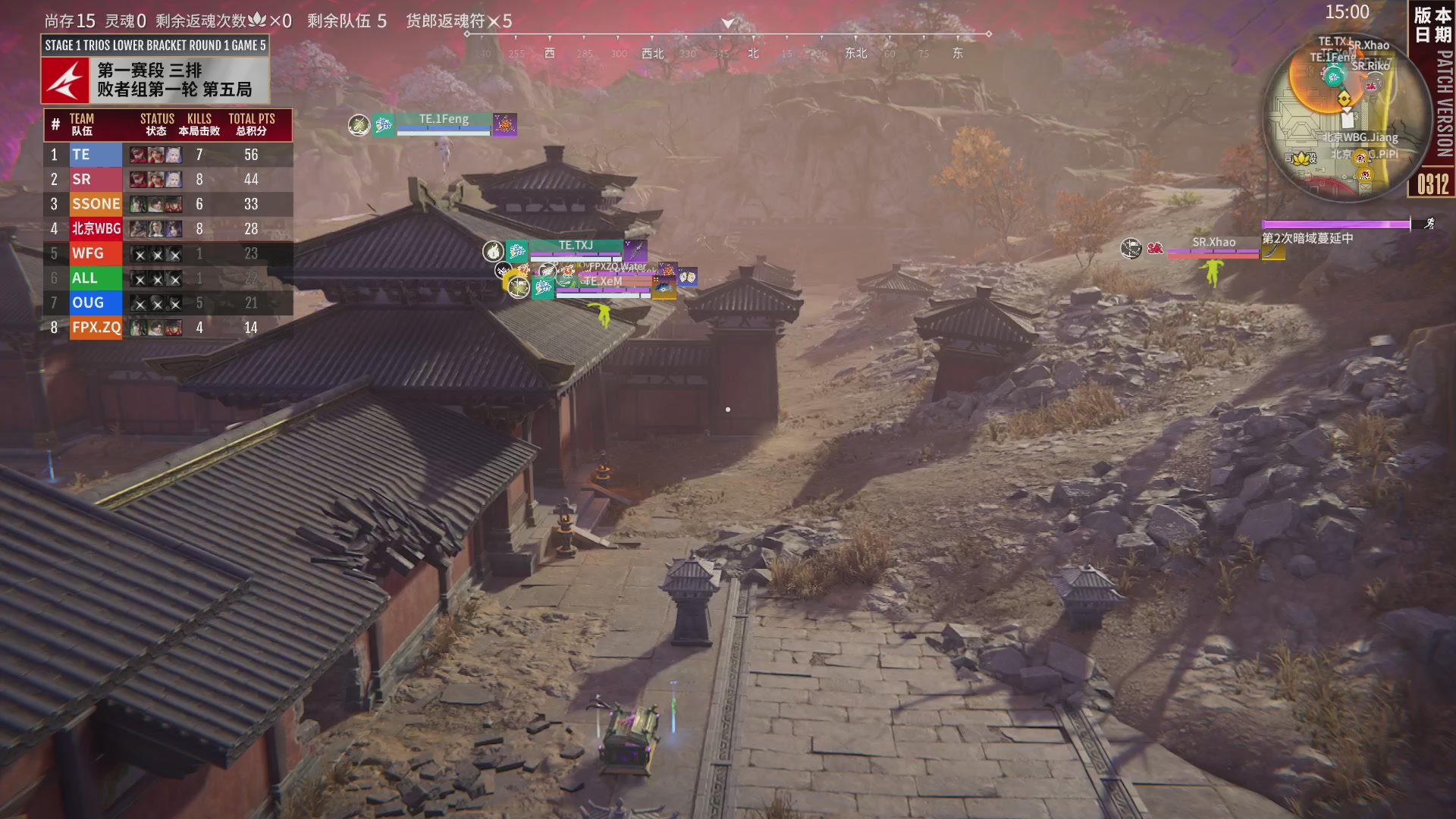Viewport: 1456px width, 819px height.
Task: Select the TE.TXJ player nameplate
Action: pos(576,246)
